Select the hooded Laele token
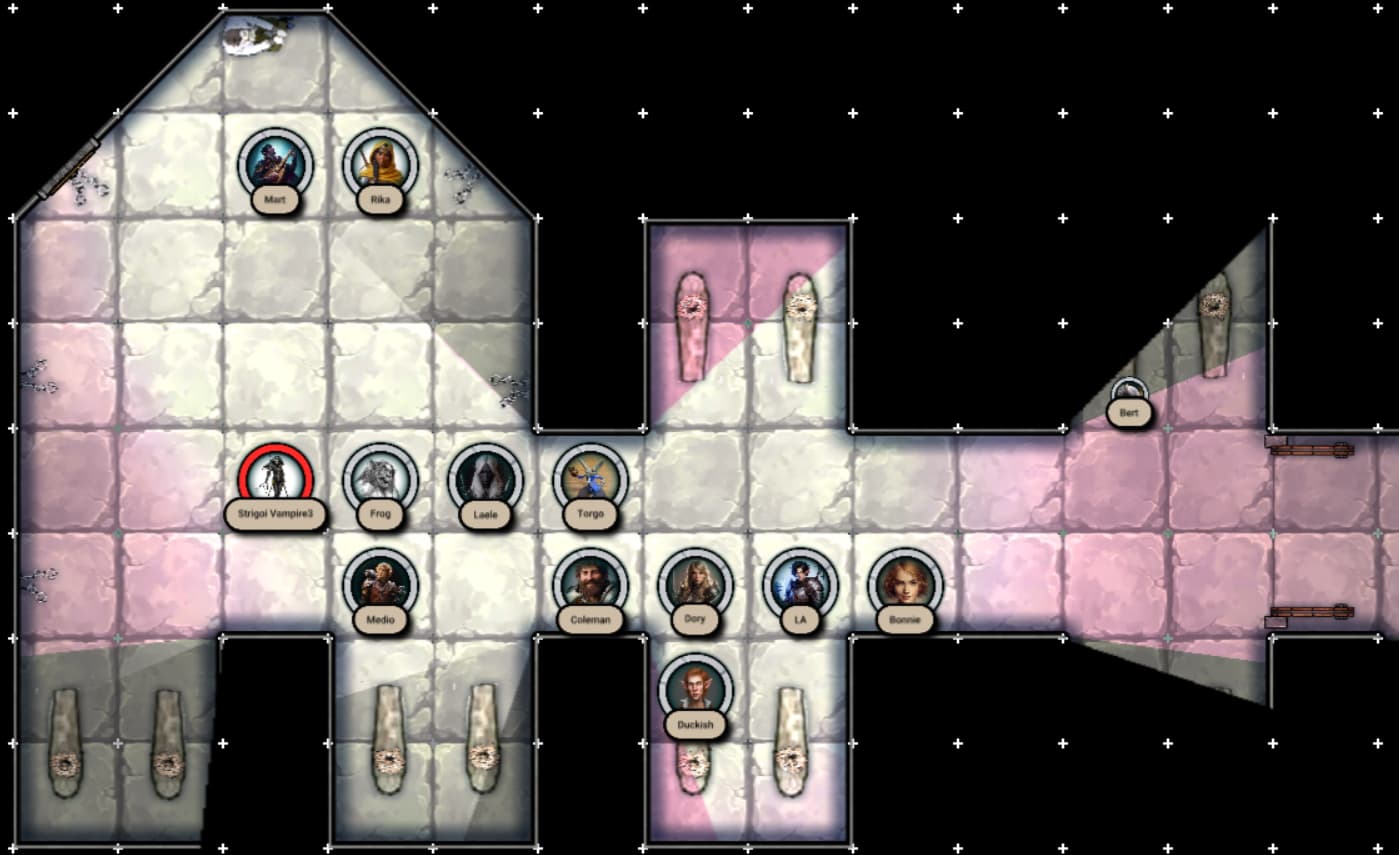 [485, 479]
